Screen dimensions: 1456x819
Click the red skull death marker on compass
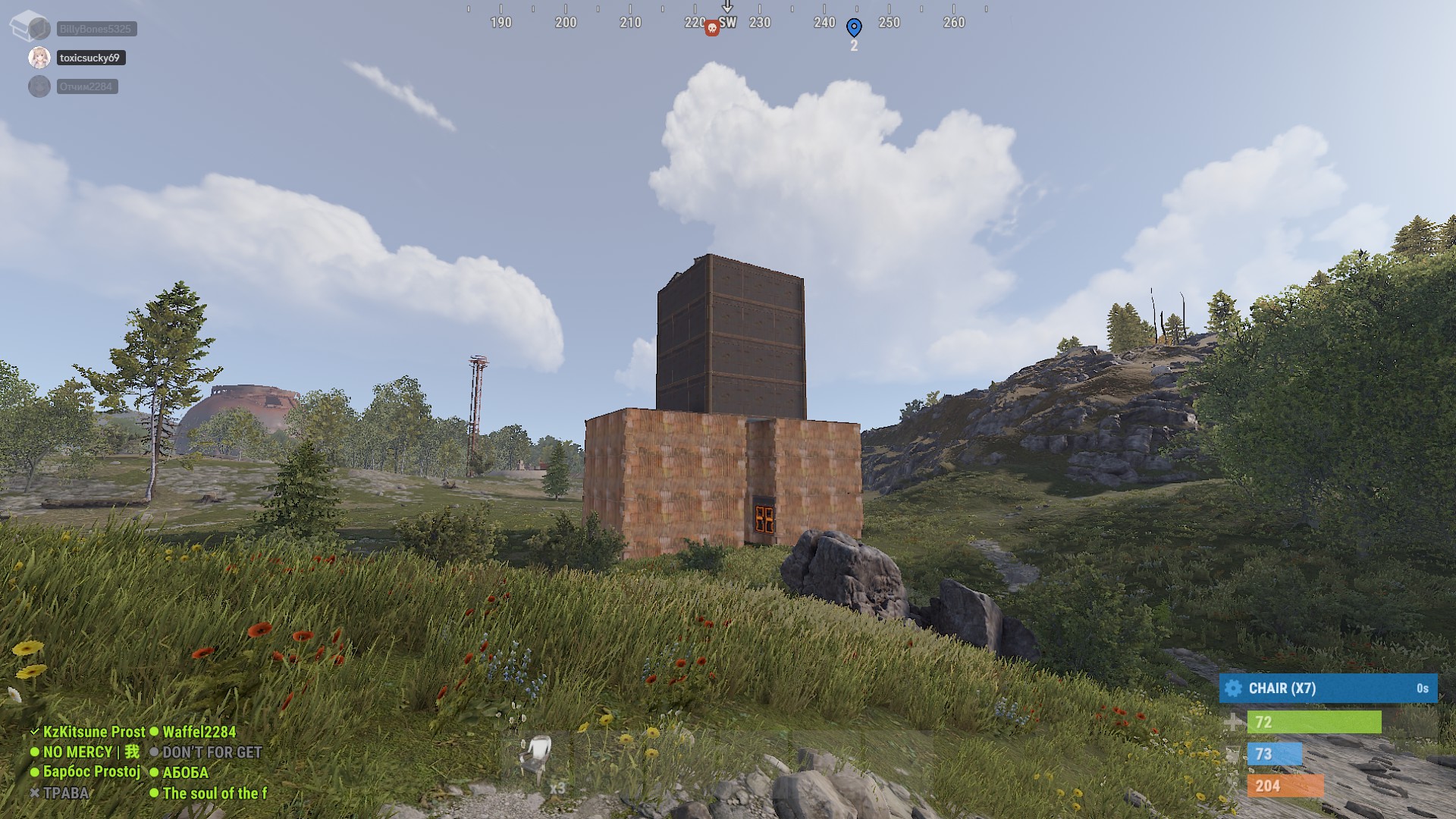pyautogui.click(x=711, y=29)
